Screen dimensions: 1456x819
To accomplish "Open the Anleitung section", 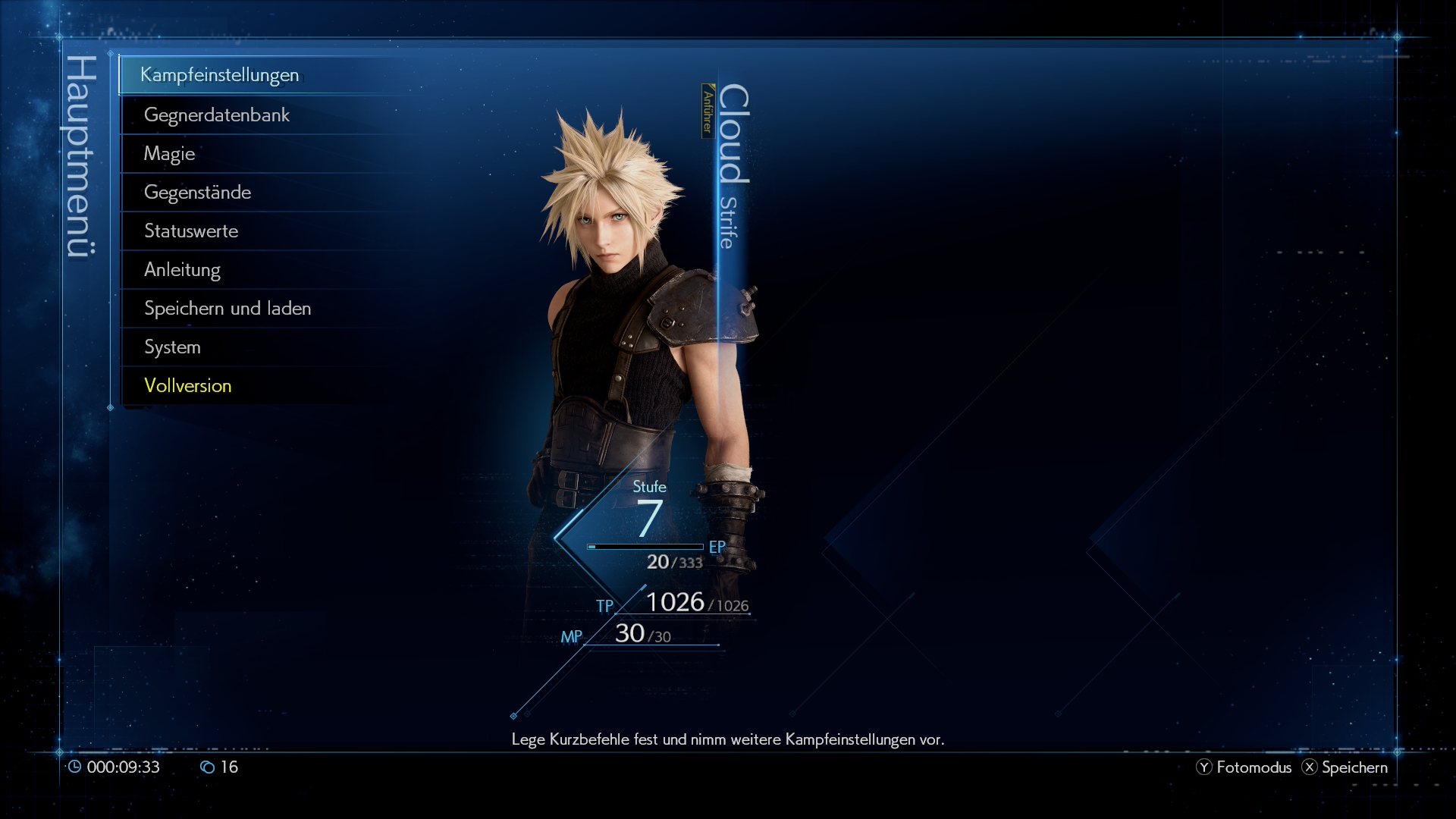I will [182, 270].
